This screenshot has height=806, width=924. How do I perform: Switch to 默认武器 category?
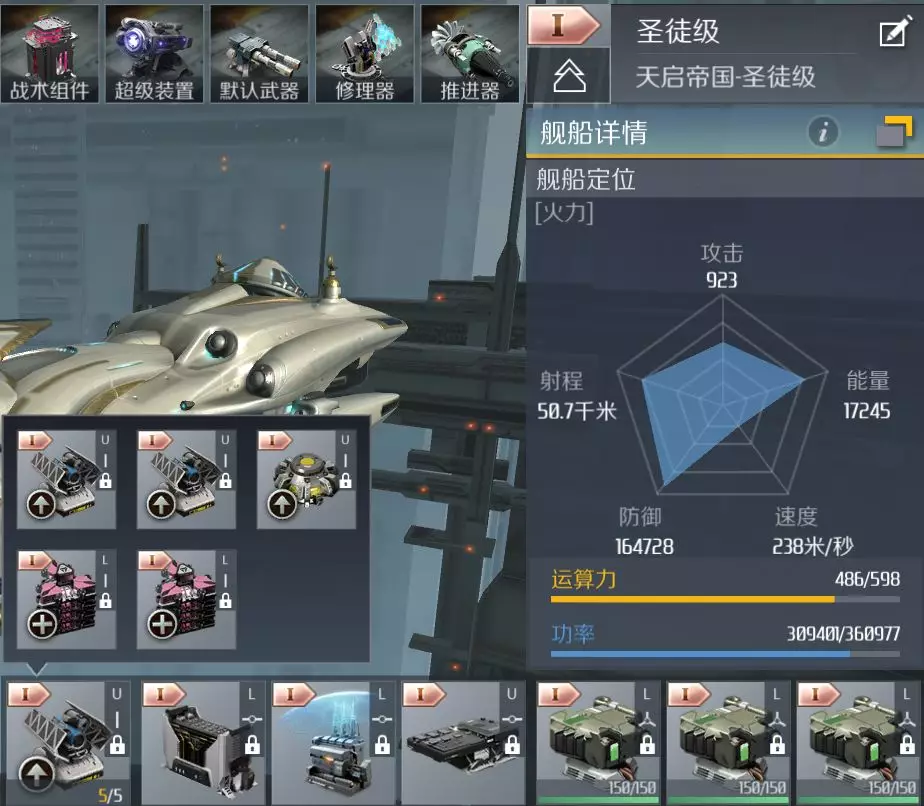point(259,53)
